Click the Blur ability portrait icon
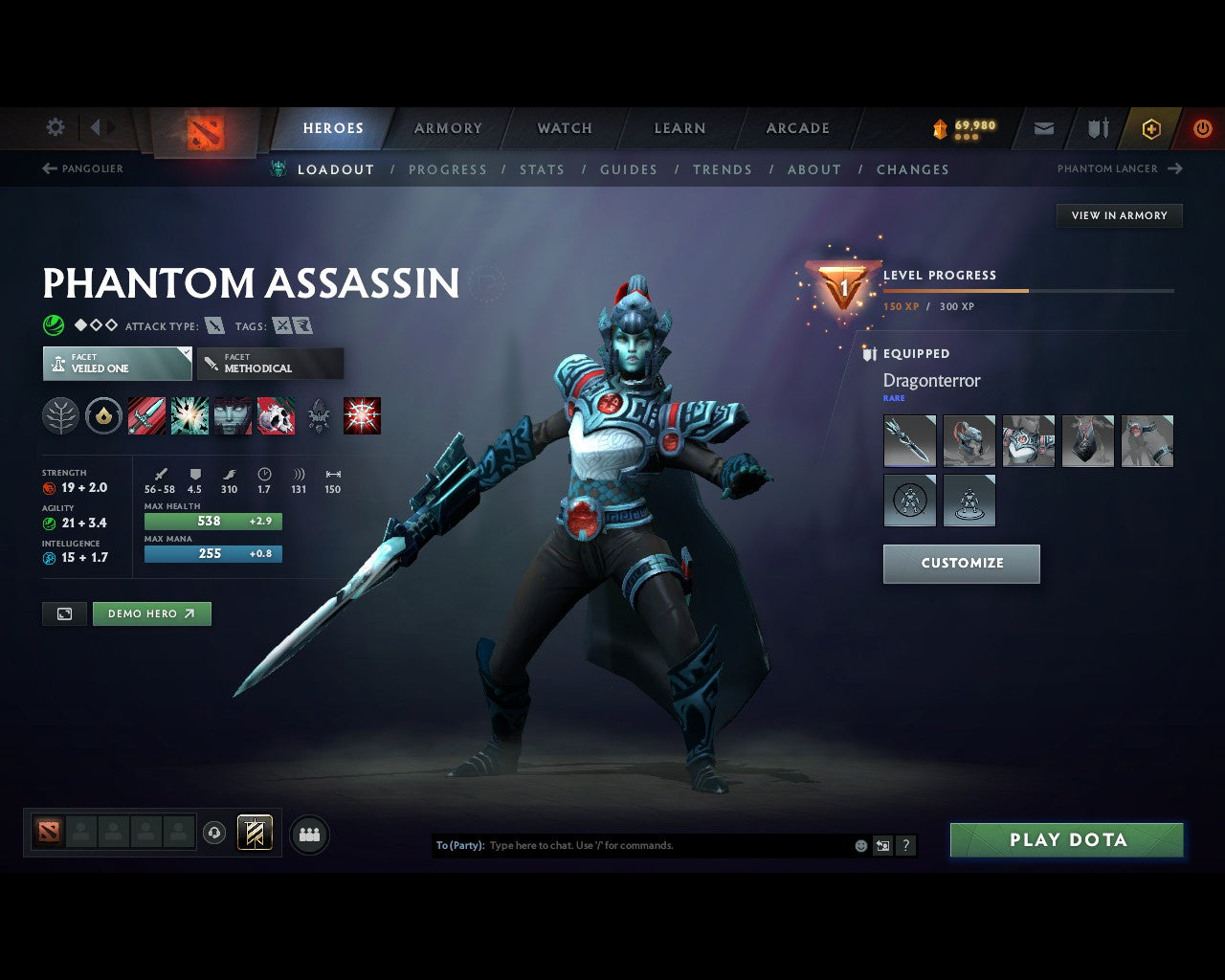The height and width of the screenshot is (980, 1225). 233,415
